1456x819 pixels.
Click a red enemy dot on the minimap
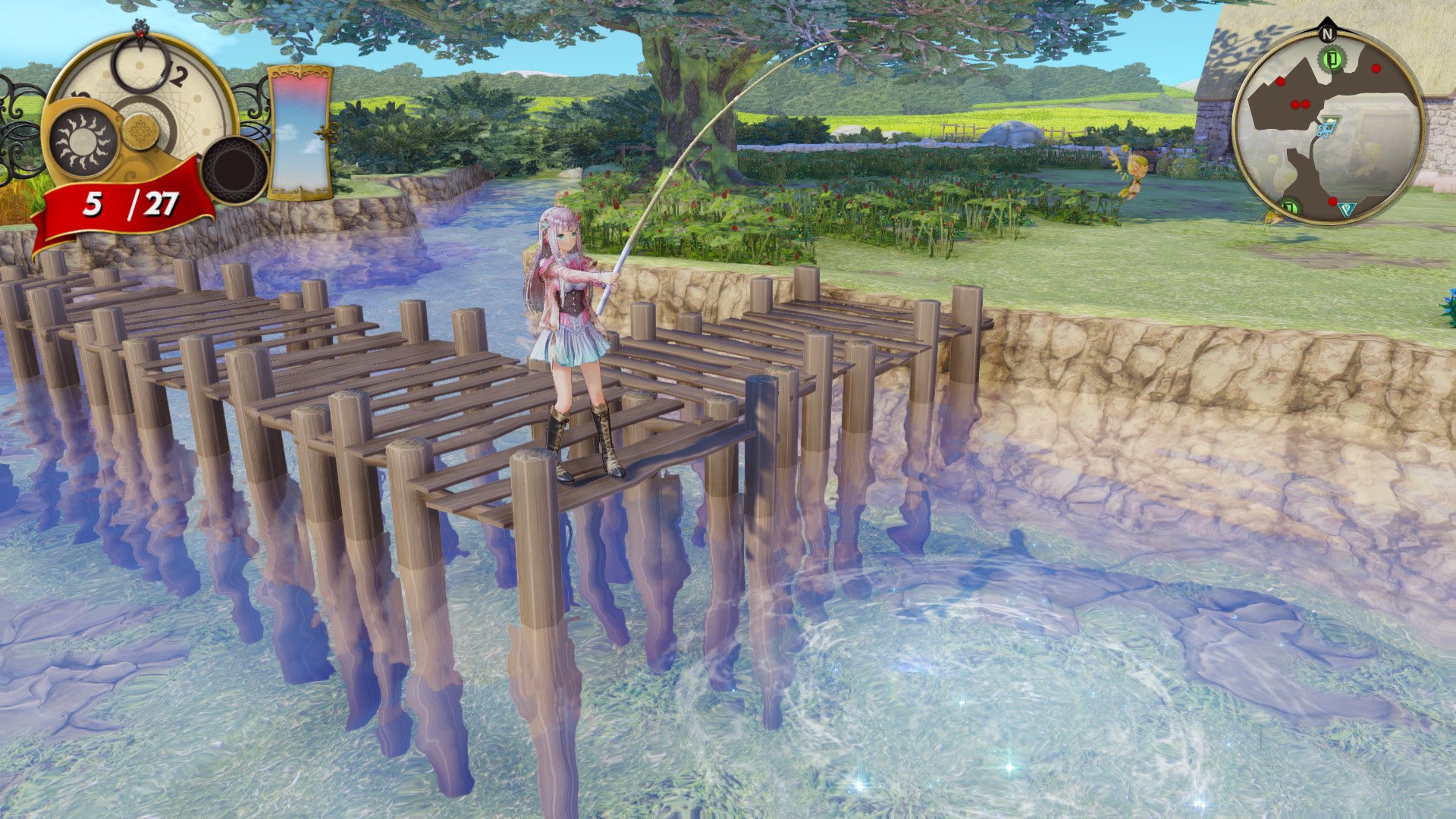(1376, 69)
